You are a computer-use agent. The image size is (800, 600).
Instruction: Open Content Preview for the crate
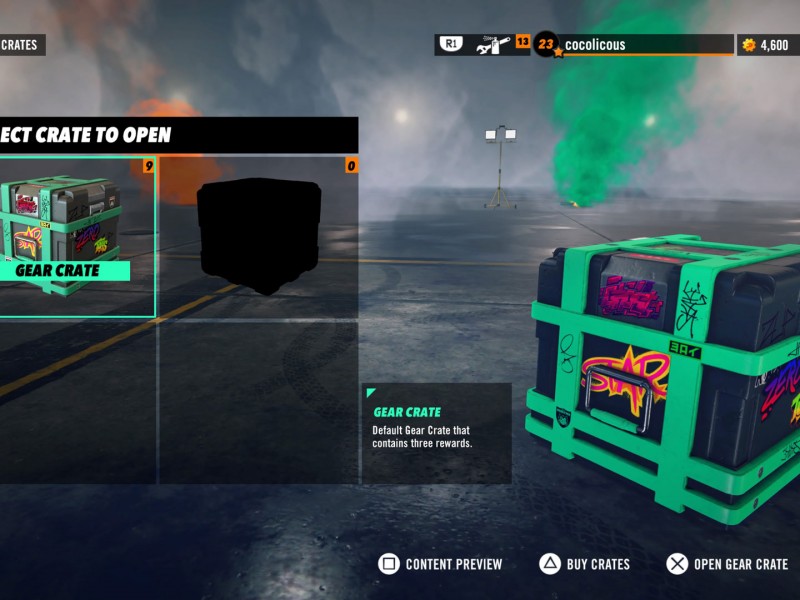point(441,564)
